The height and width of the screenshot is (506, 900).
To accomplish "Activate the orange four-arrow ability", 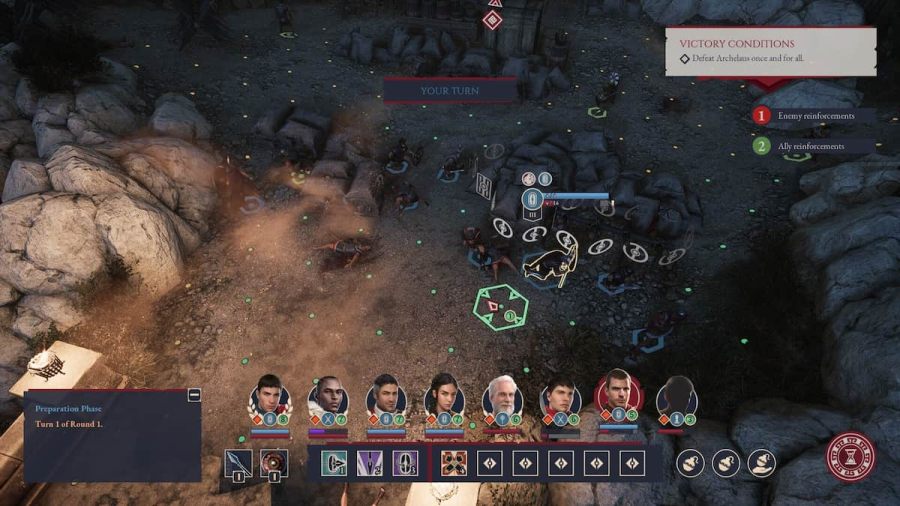I will pyautogui.click(x=454, y=463).
